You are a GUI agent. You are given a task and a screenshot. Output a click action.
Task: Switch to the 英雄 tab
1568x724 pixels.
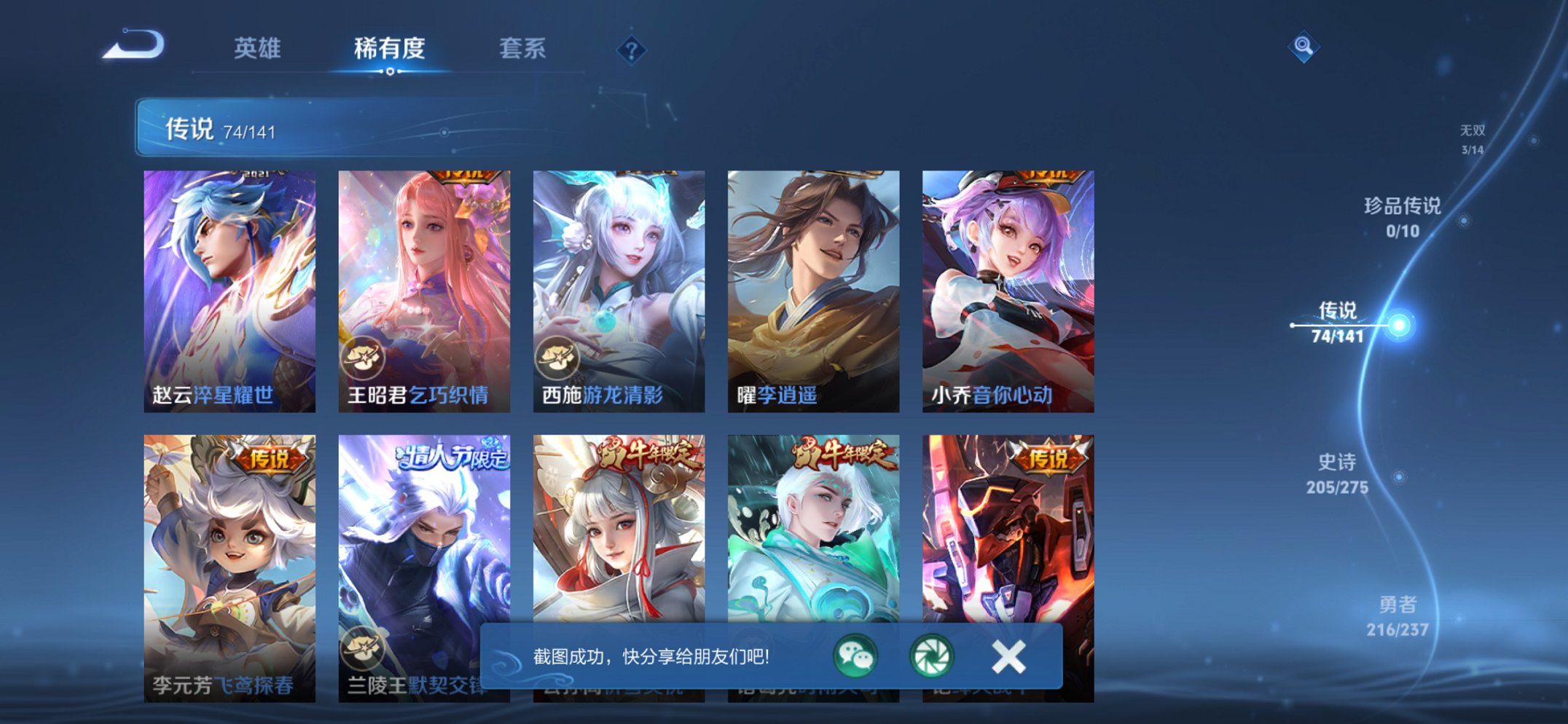pos(259,48)
